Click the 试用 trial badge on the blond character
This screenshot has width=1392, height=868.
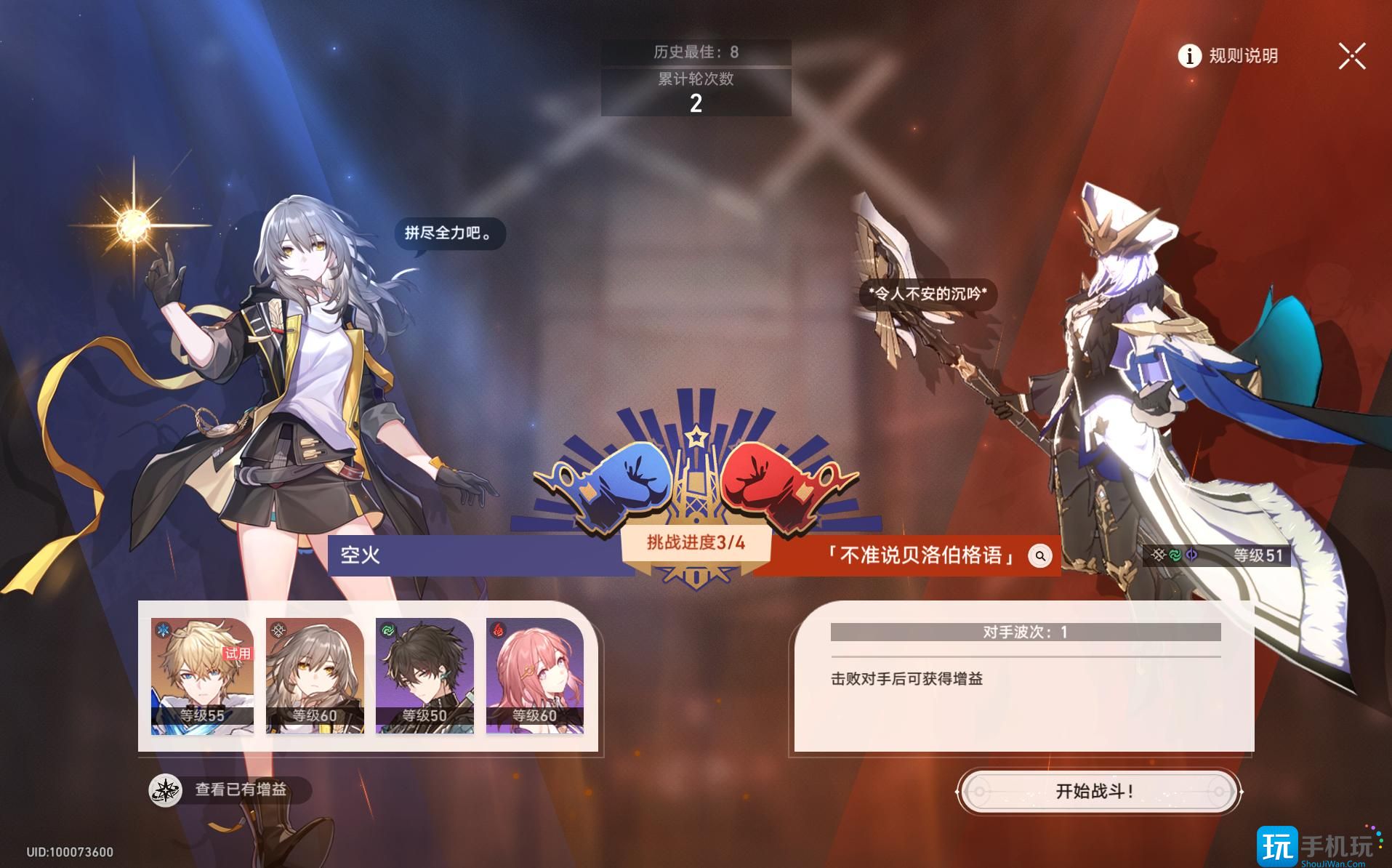coord(237,654)
